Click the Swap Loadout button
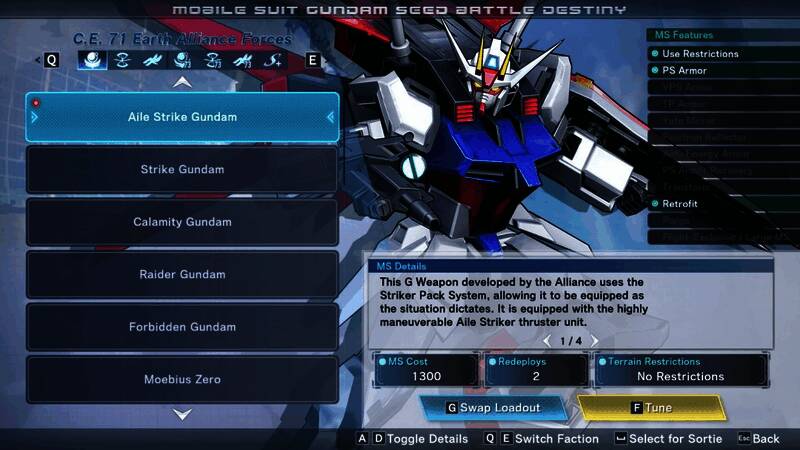Viewport: 800px width, 450px height. (x=494, y=408)
